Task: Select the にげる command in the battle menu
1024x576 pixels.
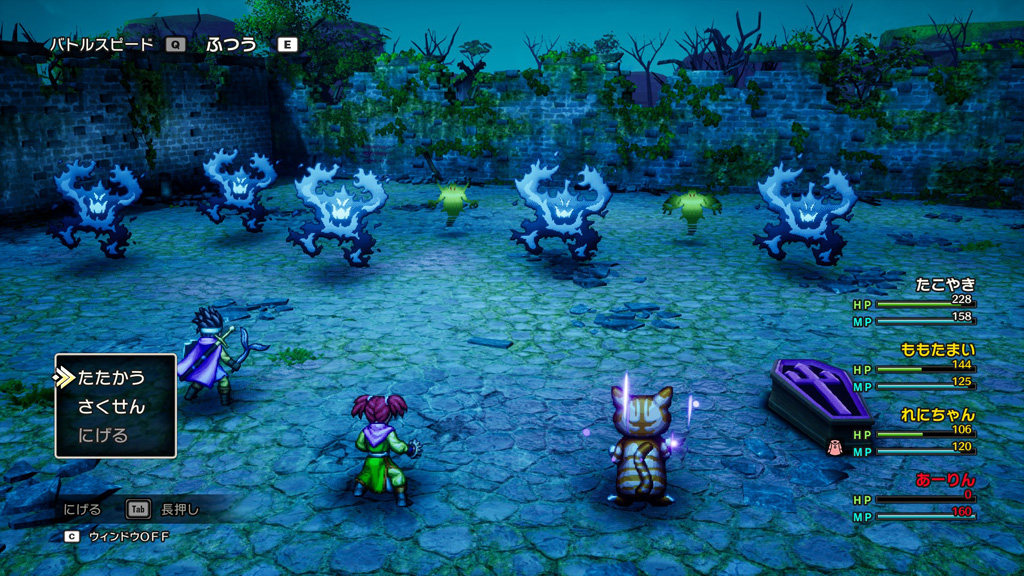Action: point(103,436)
